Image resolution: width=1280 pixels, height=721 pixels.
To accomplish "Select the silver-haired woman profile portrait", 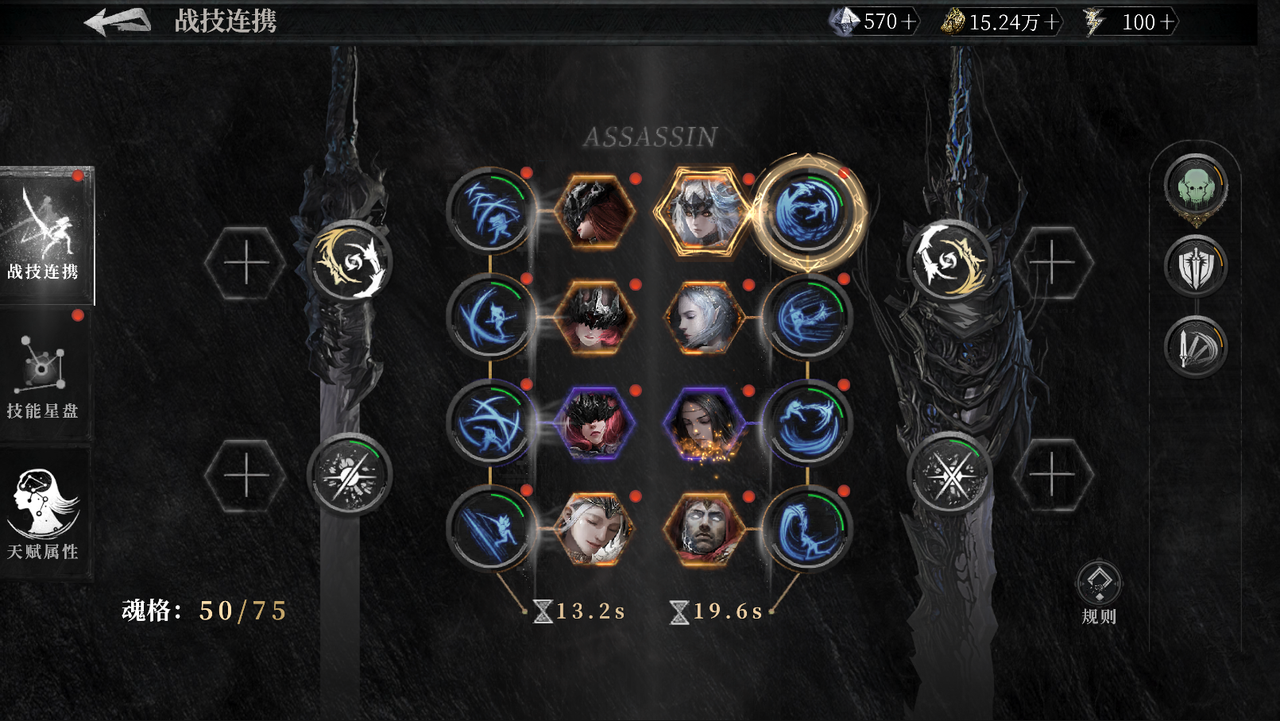I will 703,317.
